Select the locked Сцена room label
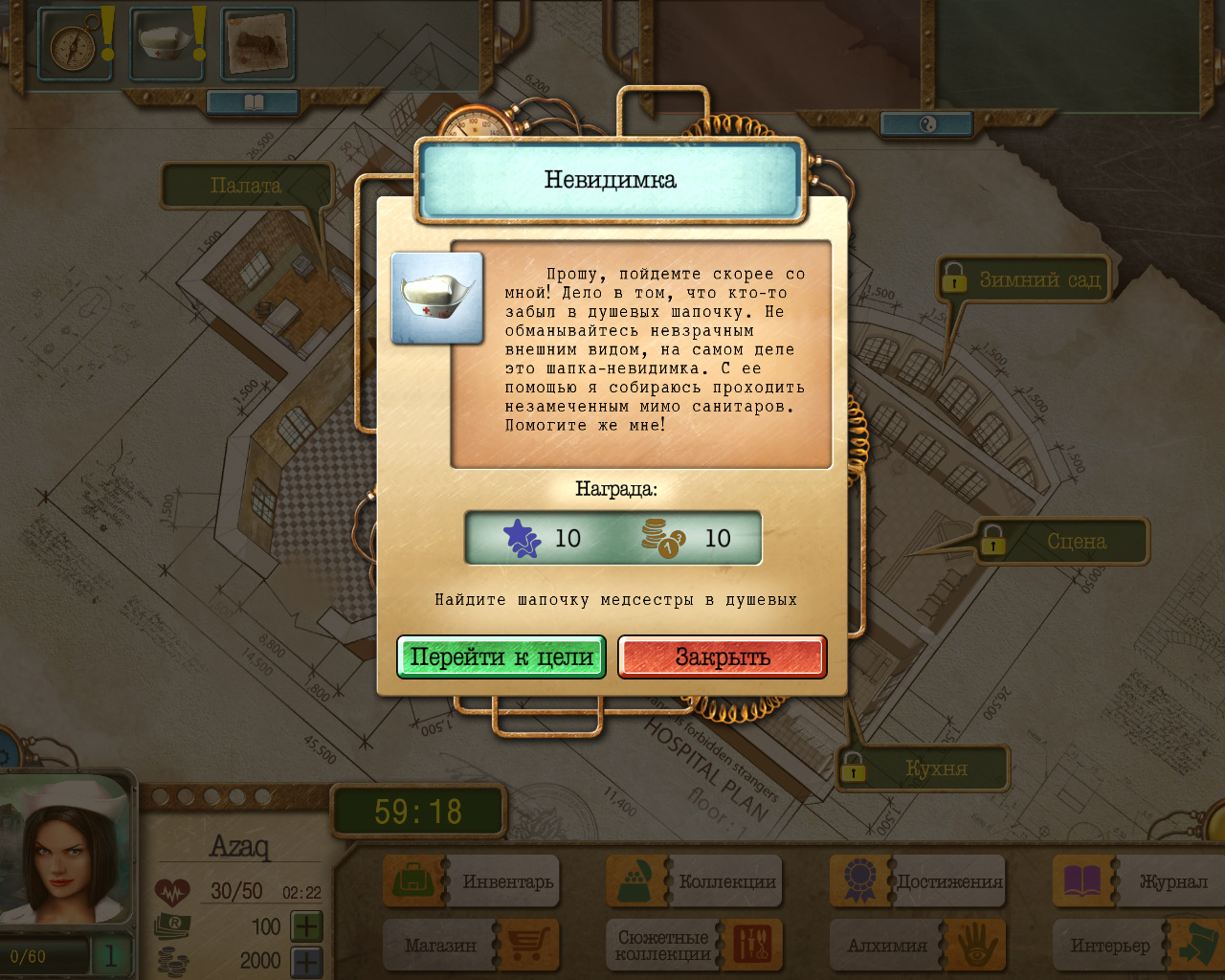The height and width of the screenshot is (980, 1225). point(1063,542)
